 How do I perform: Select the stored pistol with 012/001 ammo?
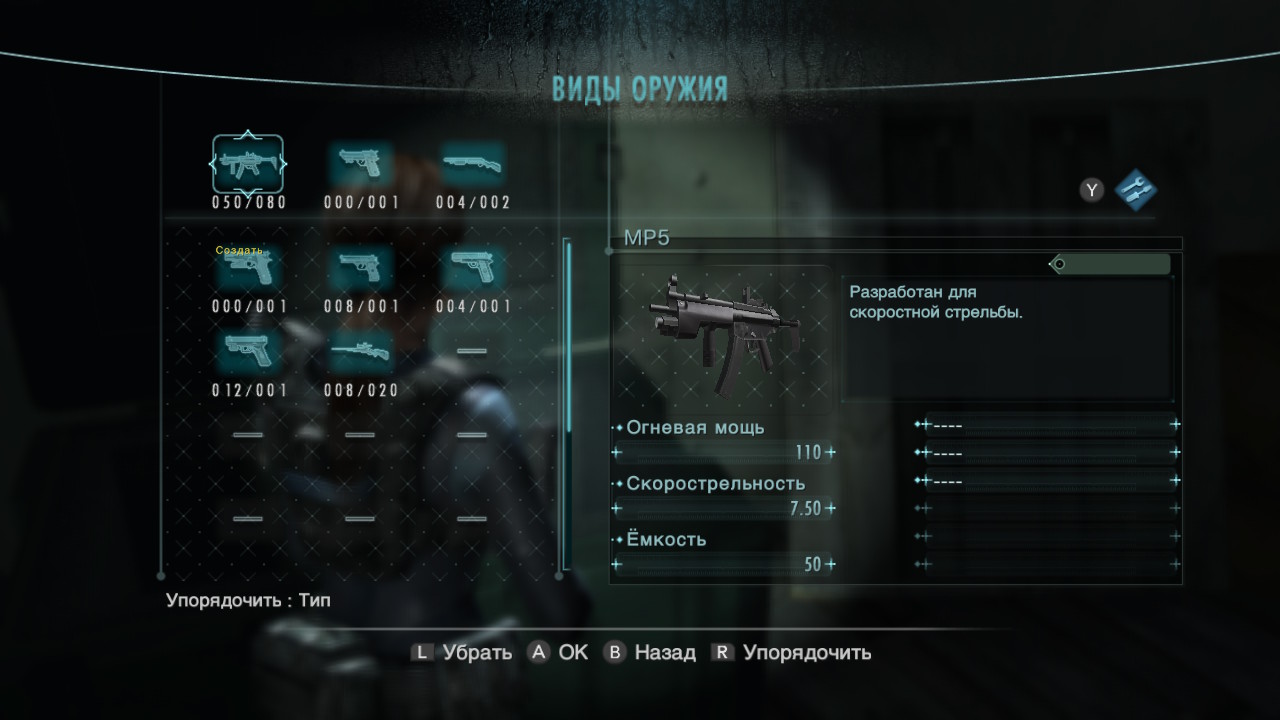click(x=248, y=351)
